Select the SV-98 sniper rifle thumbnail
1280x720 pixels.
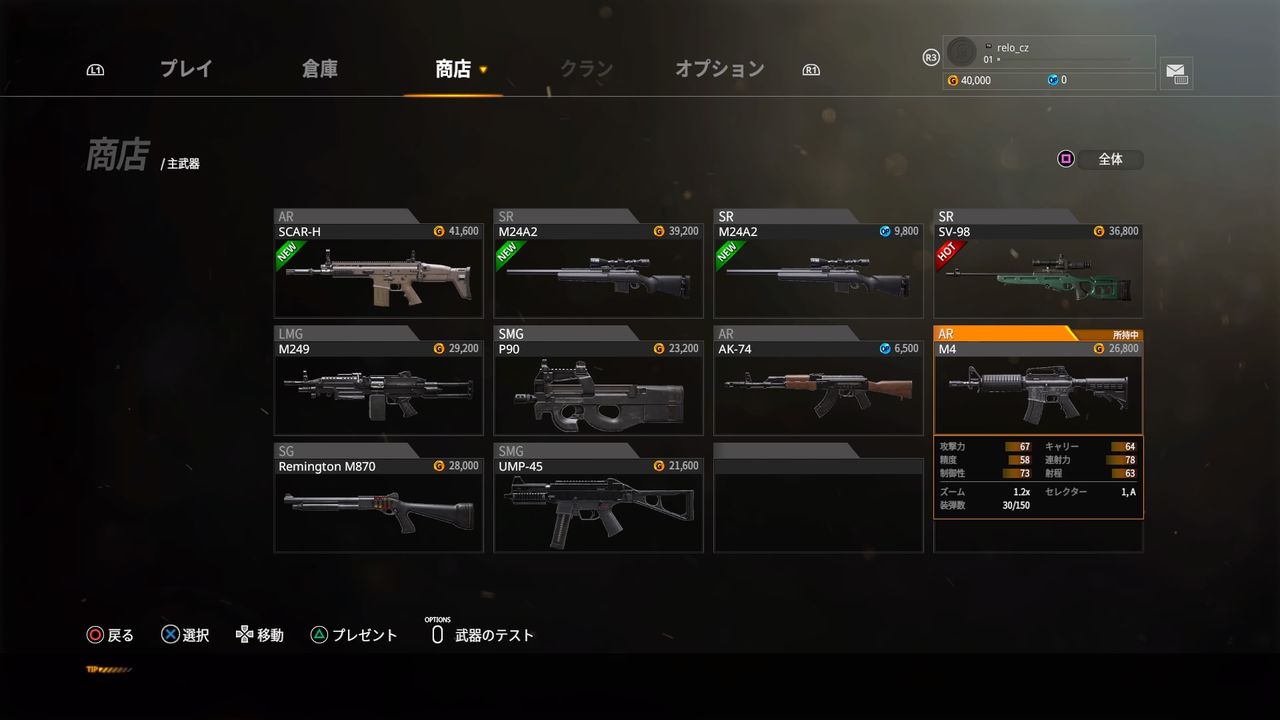[x=1037, y=278]
